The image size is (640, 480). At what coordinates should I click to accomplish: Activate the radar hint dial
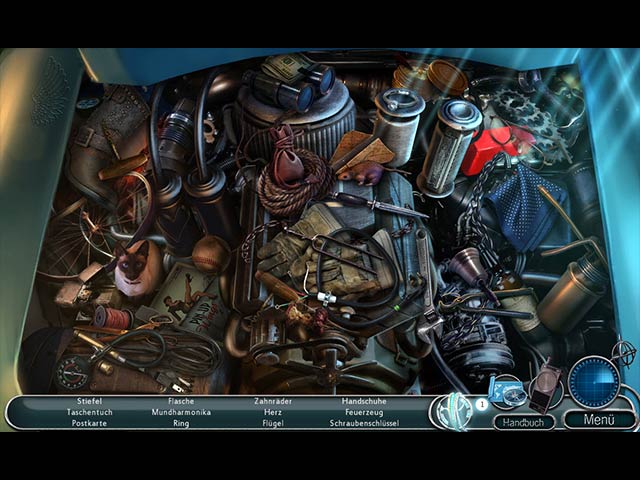(x=593, y=382)
